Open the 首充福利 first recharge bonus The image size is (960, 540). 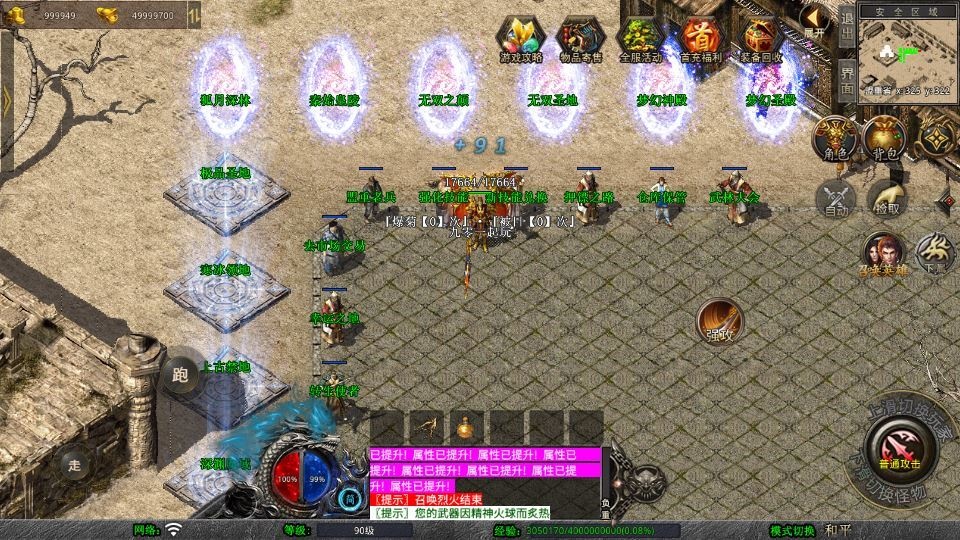pyautogui.click(x=700, y=40)
